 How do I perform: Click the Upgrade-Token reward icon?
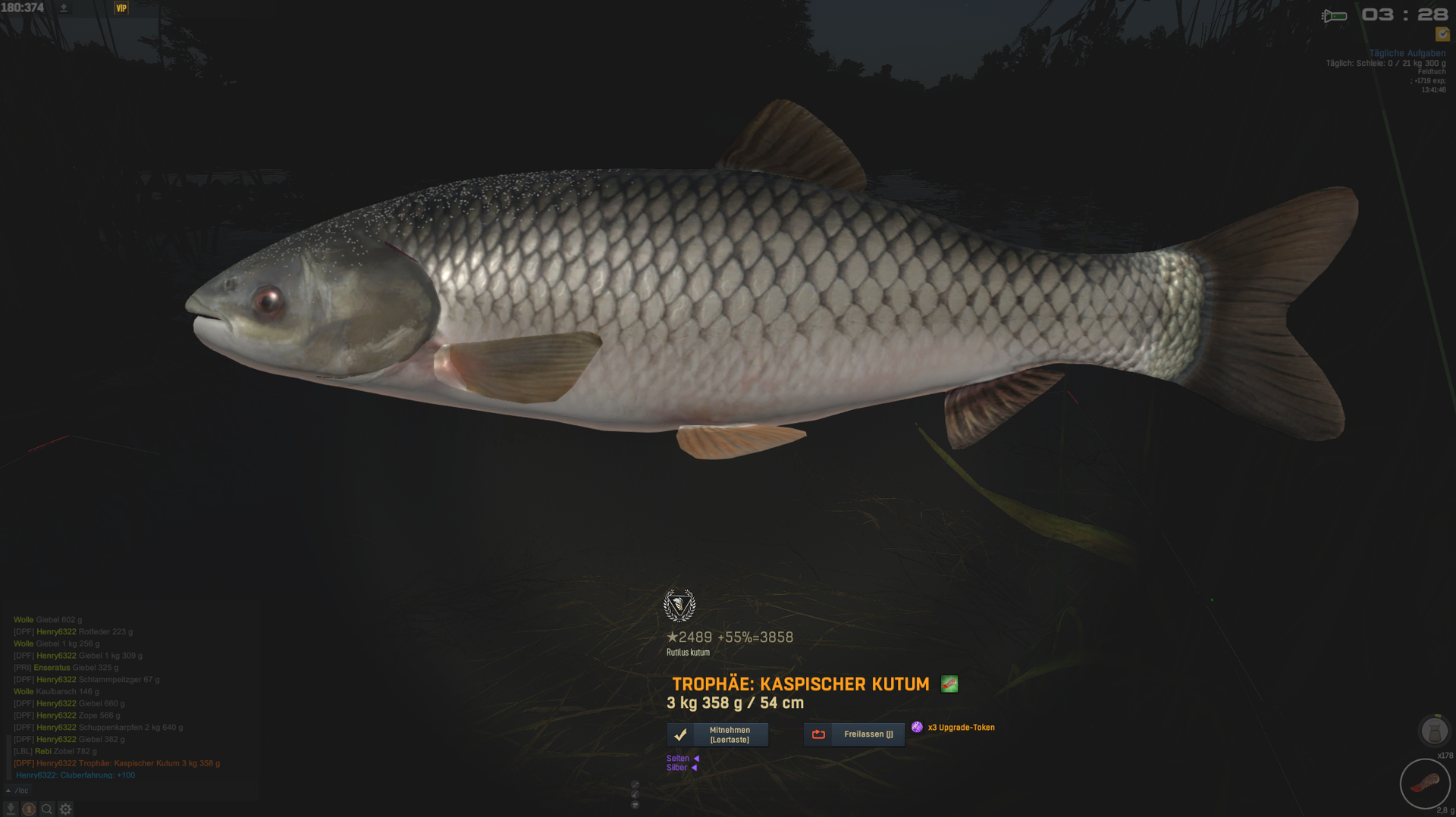pos(917,728)
